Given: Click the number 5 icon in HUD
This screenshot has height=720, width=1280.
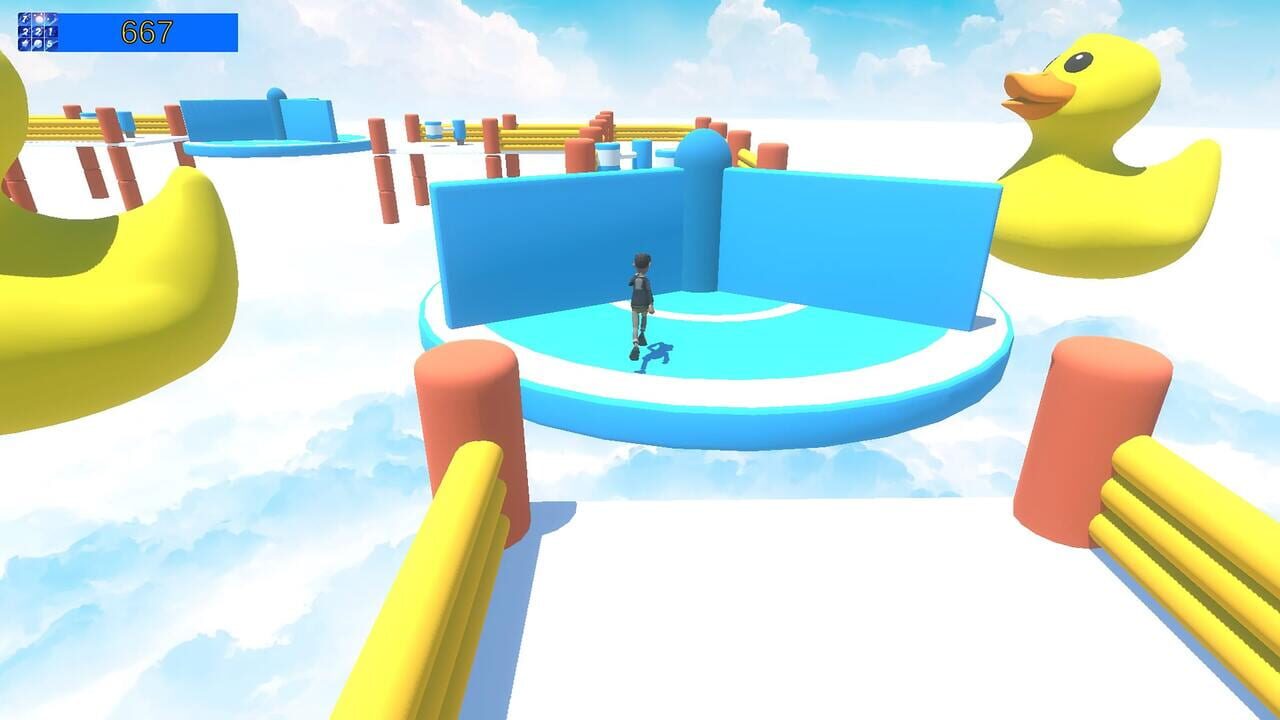Looking at the screenshot, I should pyautogui.click(x=51, y=44).
